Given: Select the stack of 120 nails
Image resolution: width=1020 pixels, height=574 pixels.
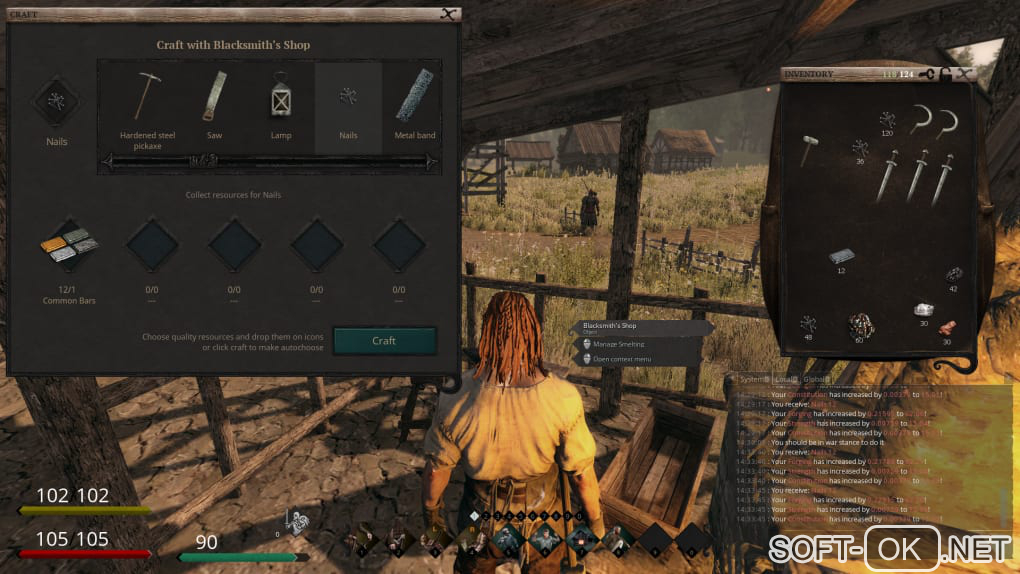Looking at the screenshot, I should (x=886, y=121).
